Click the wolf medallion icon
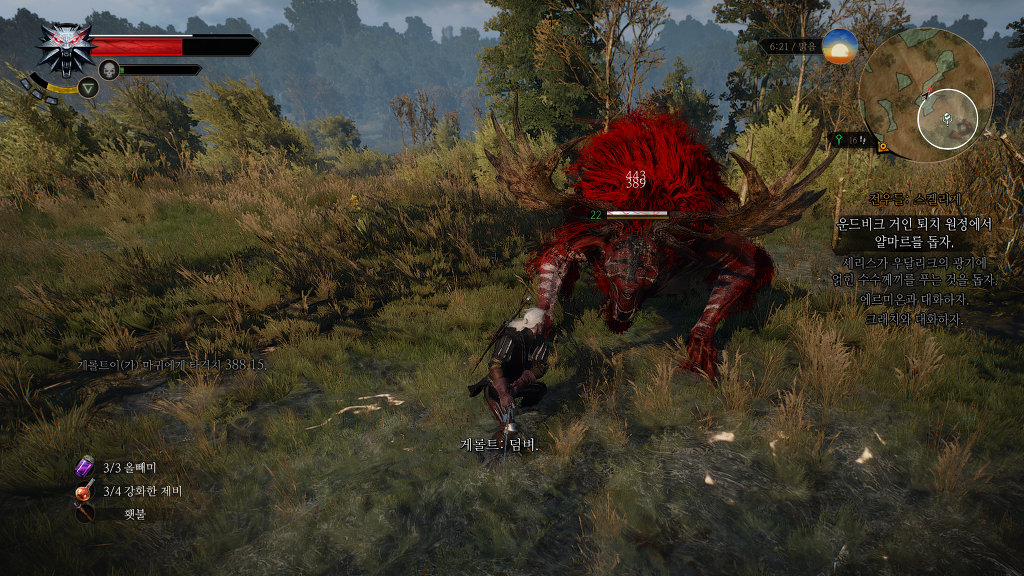 [64, 48]
